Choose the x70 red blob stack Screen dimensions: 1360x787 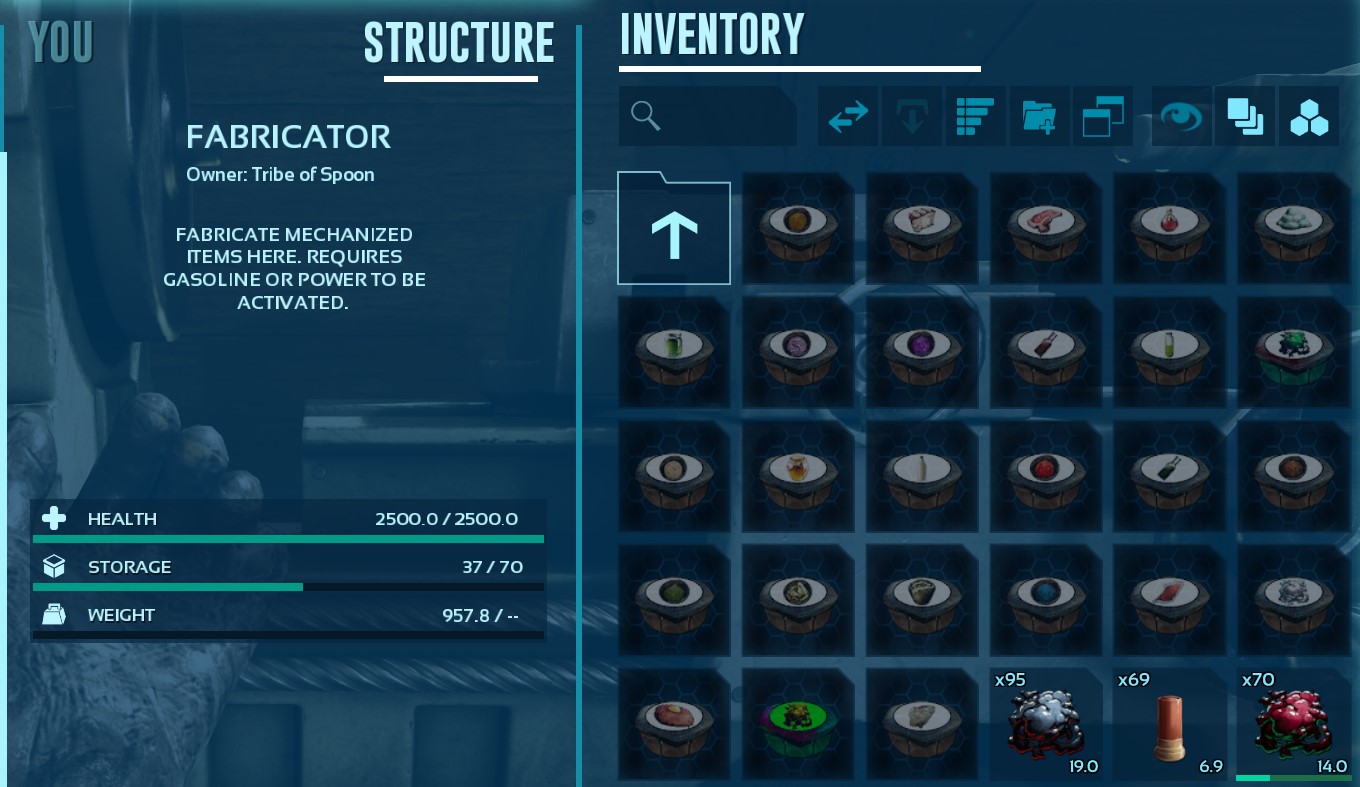[x=1293, y=724]
